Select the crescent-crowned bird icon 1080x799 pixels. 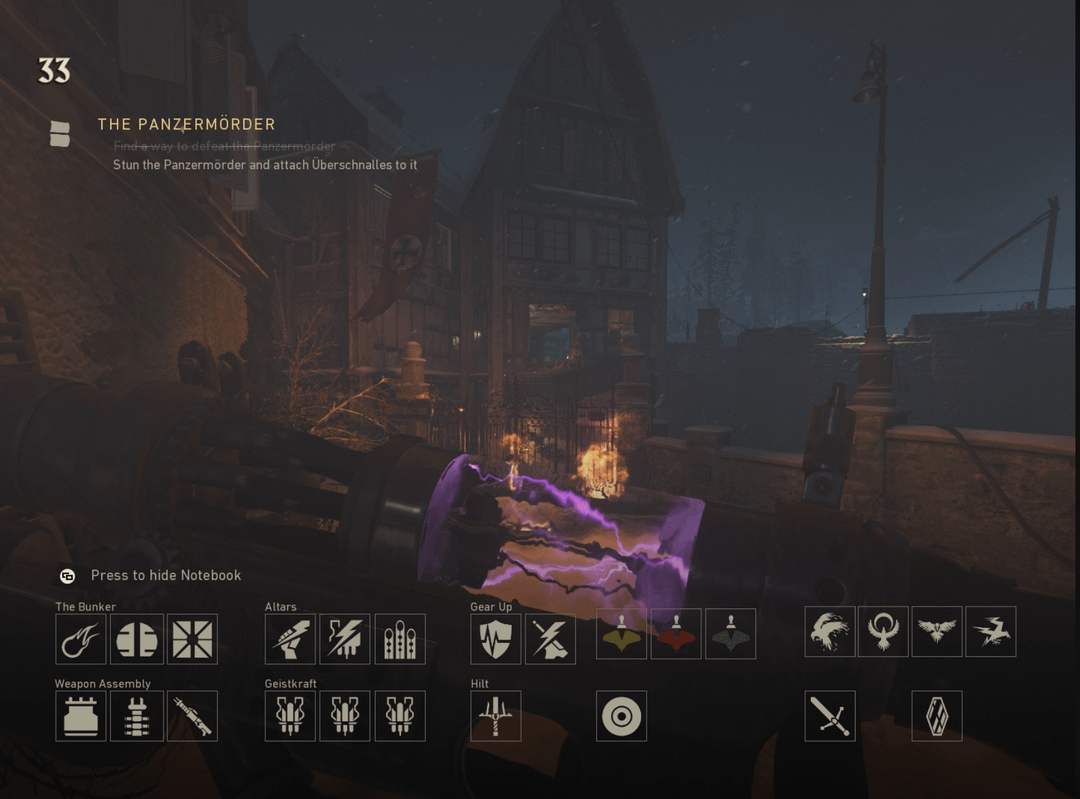click(884, 632)
